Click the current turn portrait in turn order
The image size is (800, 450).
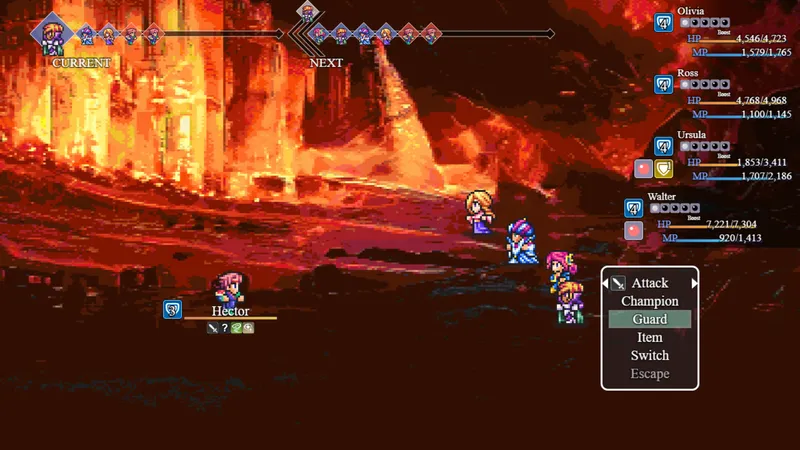click(x=52, y=33)
